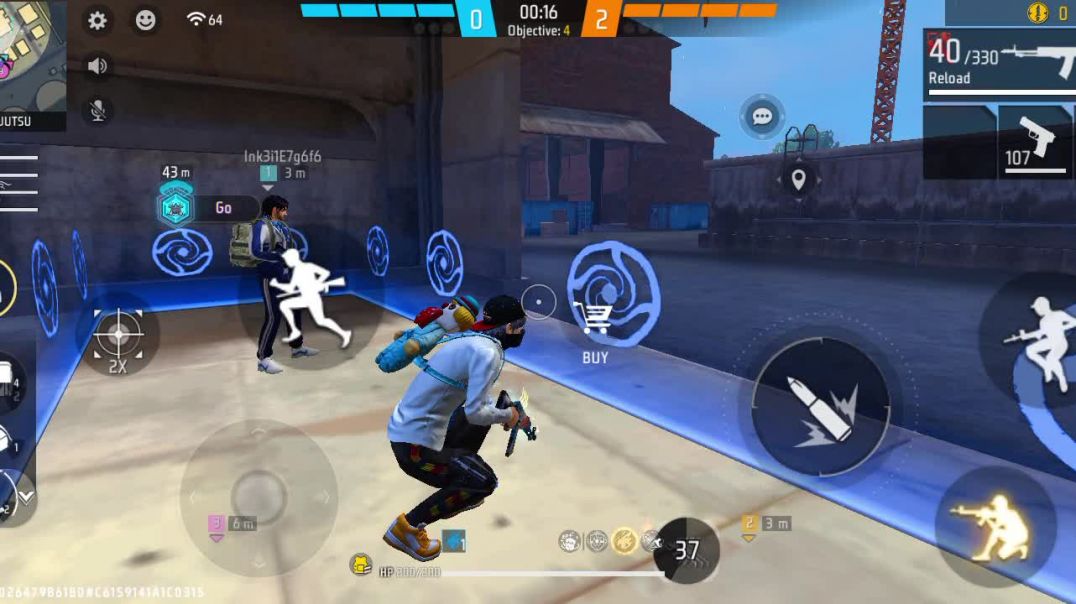
Task: Open the minimap
Action: [32, 55]
